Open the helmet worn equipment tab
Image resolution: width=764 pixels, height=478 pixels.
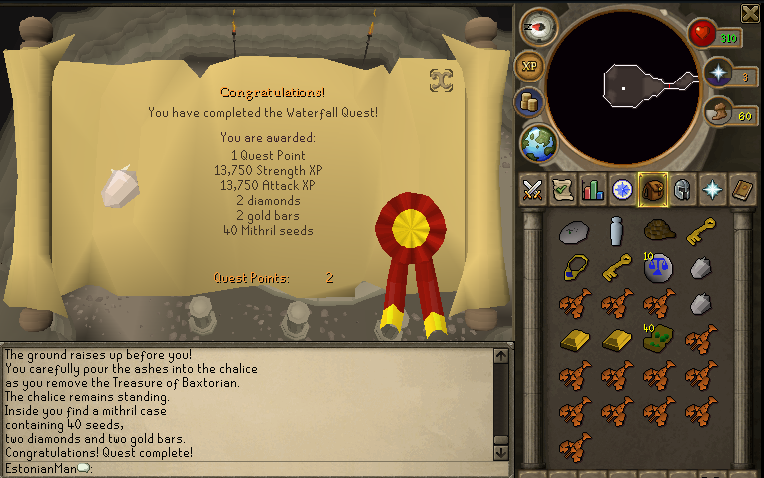tap(682, 188)
